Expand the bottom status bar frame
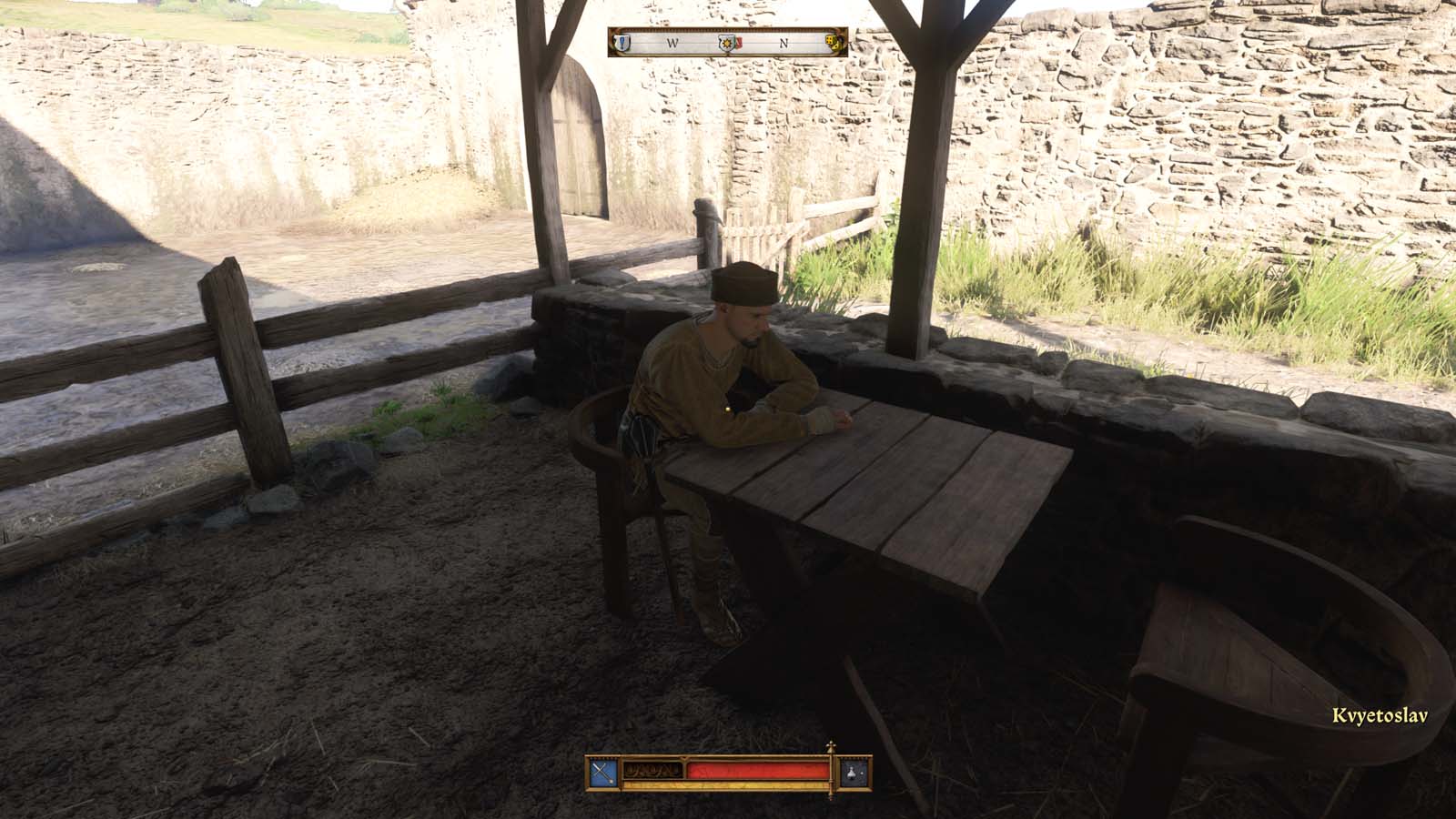The width and height of the screenshot is (1456, 819). pos(728,773)
